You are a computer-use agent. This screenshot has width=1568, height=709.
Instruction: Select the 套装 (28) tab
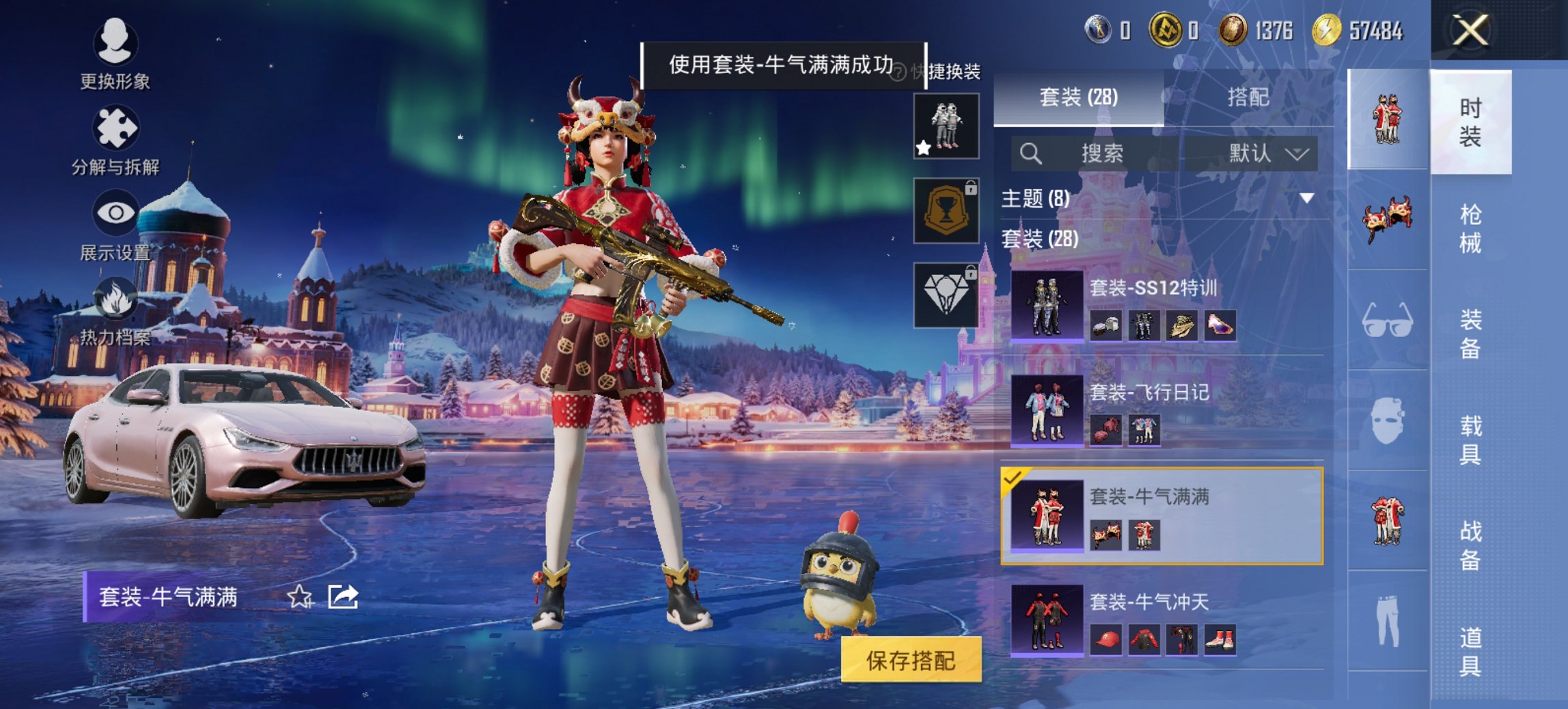point(1078,97)
